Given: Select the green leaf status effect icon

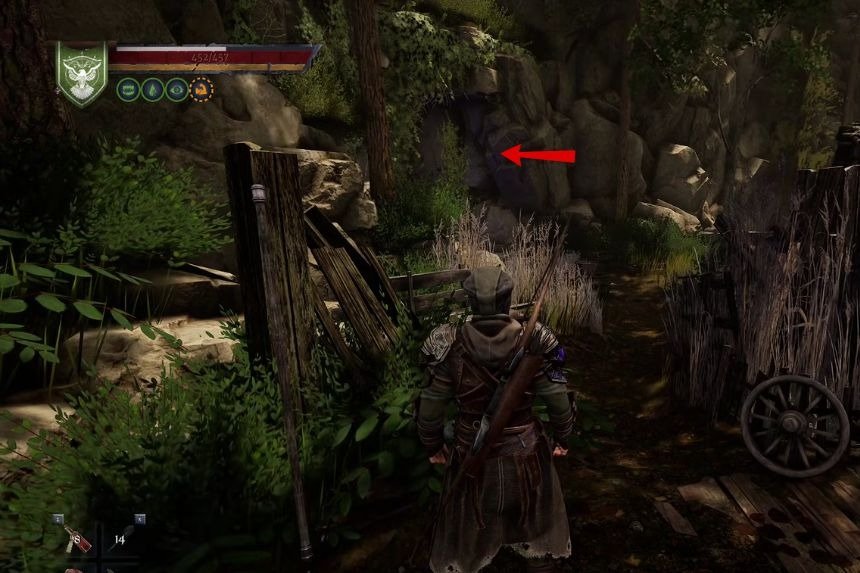Looking at the screenshot, I should [152, 89].
